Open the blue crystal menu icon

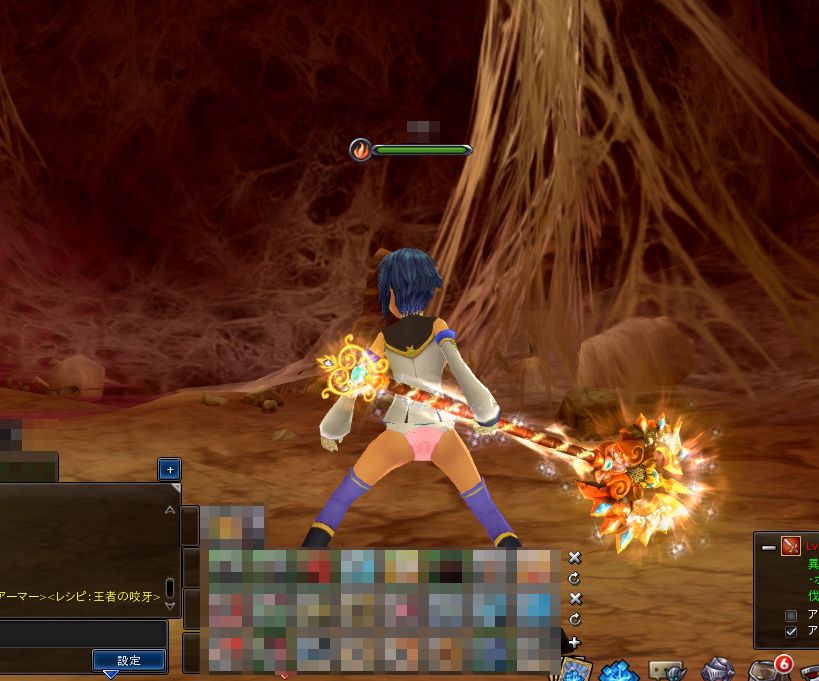619,670
